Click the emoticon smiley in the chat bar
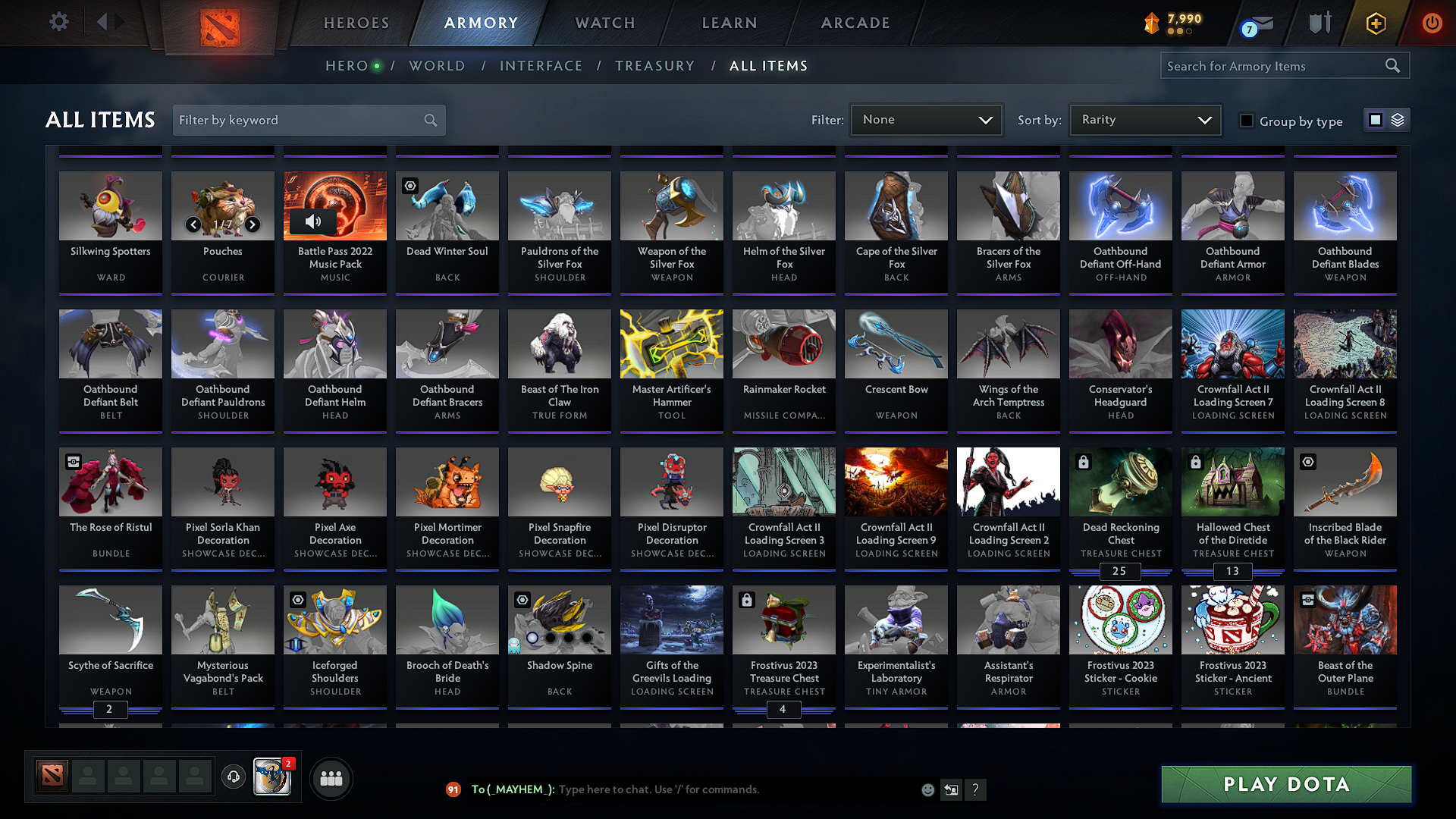Image resolution: width=1456 pixels, height=819 pixels. (927, 789)
